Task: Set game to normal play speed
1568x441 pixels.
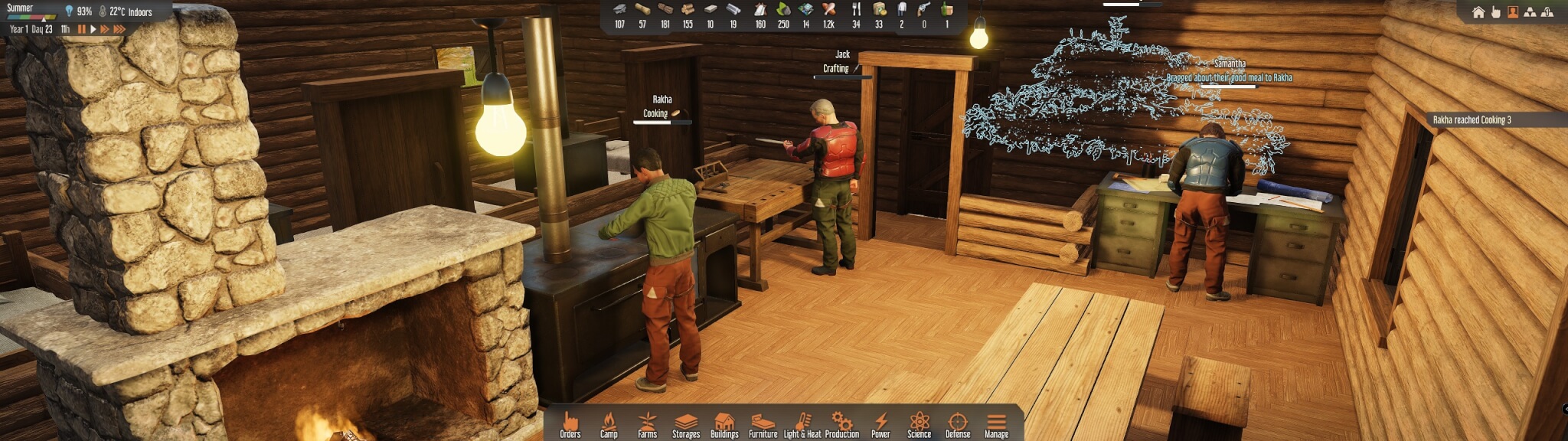Action: (x=93, y=29)
